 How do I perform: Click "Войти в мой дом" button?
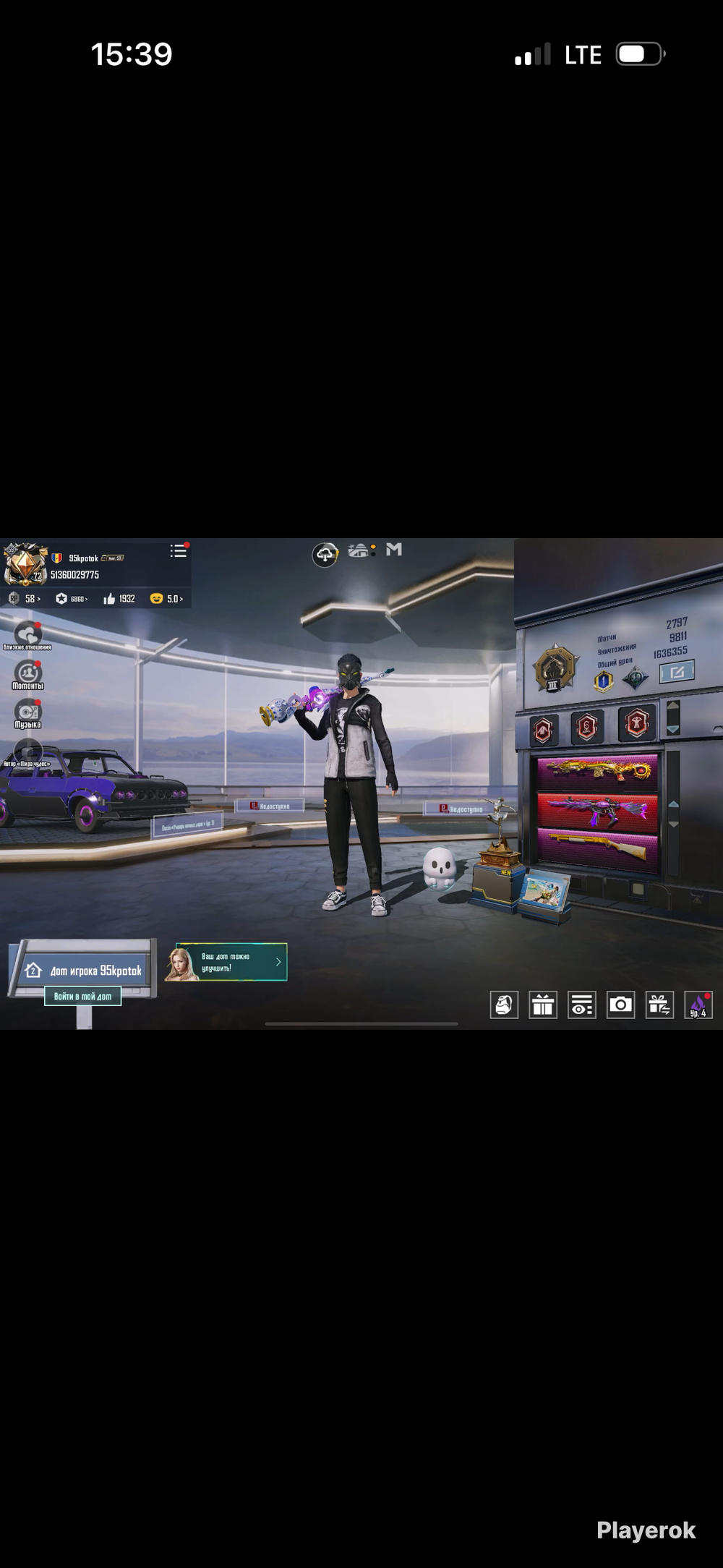tap(82, 996)
